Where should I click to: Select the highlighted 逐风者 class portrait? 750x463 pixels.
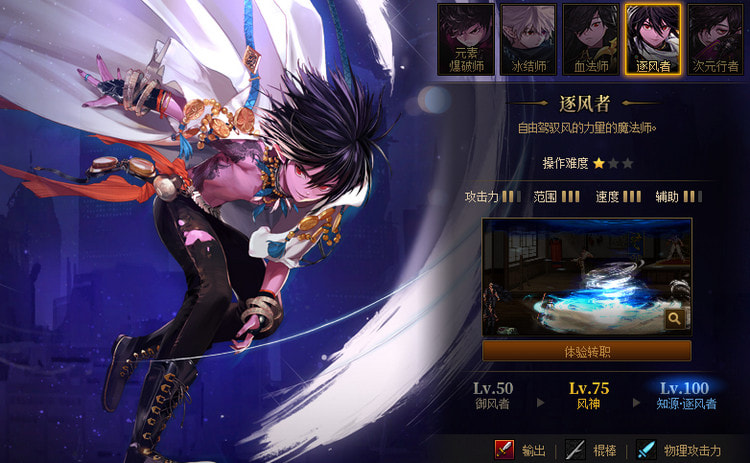tap(652, 40)
